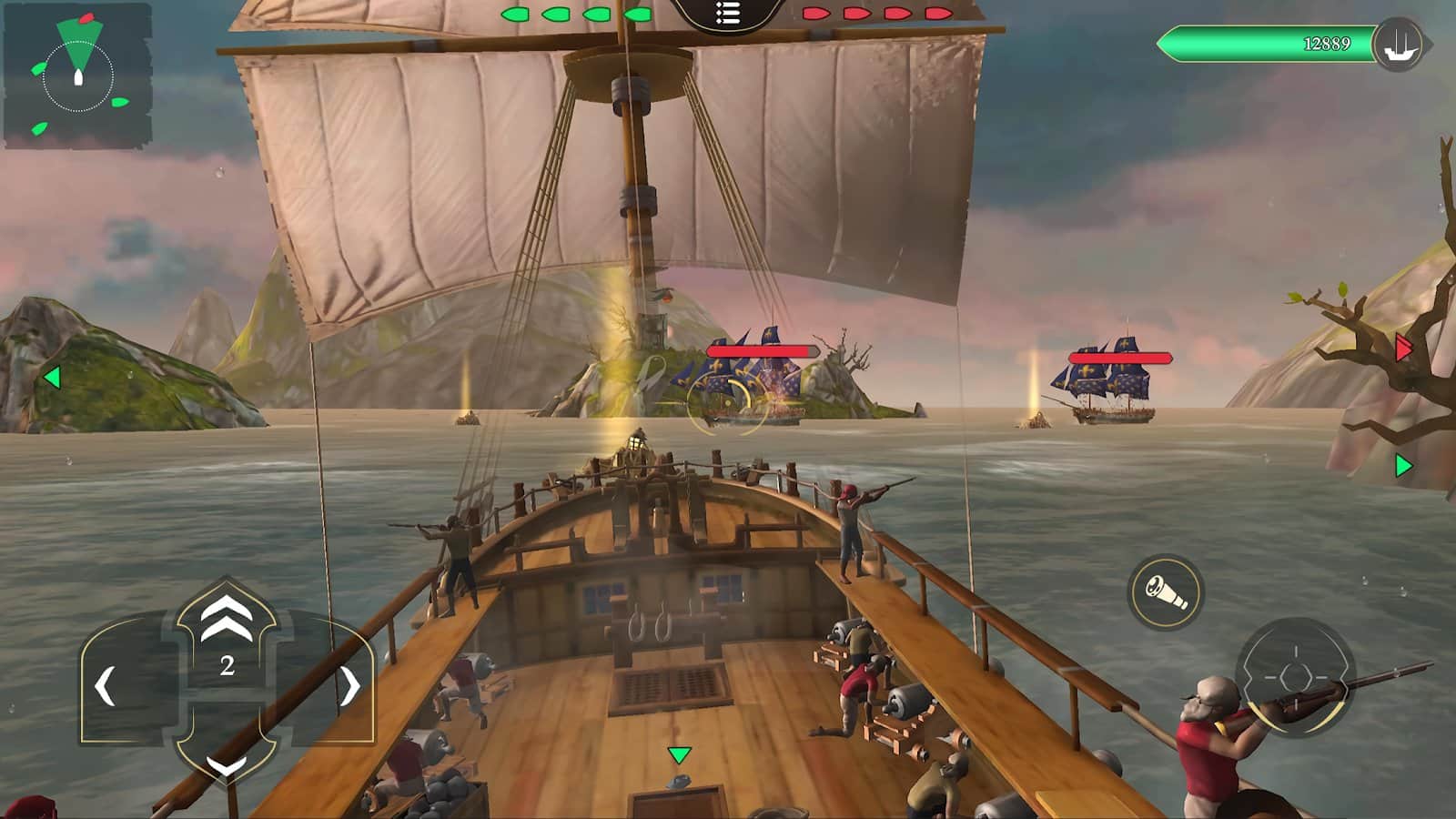
Task: Tap the health bar of the nearest enemy ship
Action: [762, 349]
